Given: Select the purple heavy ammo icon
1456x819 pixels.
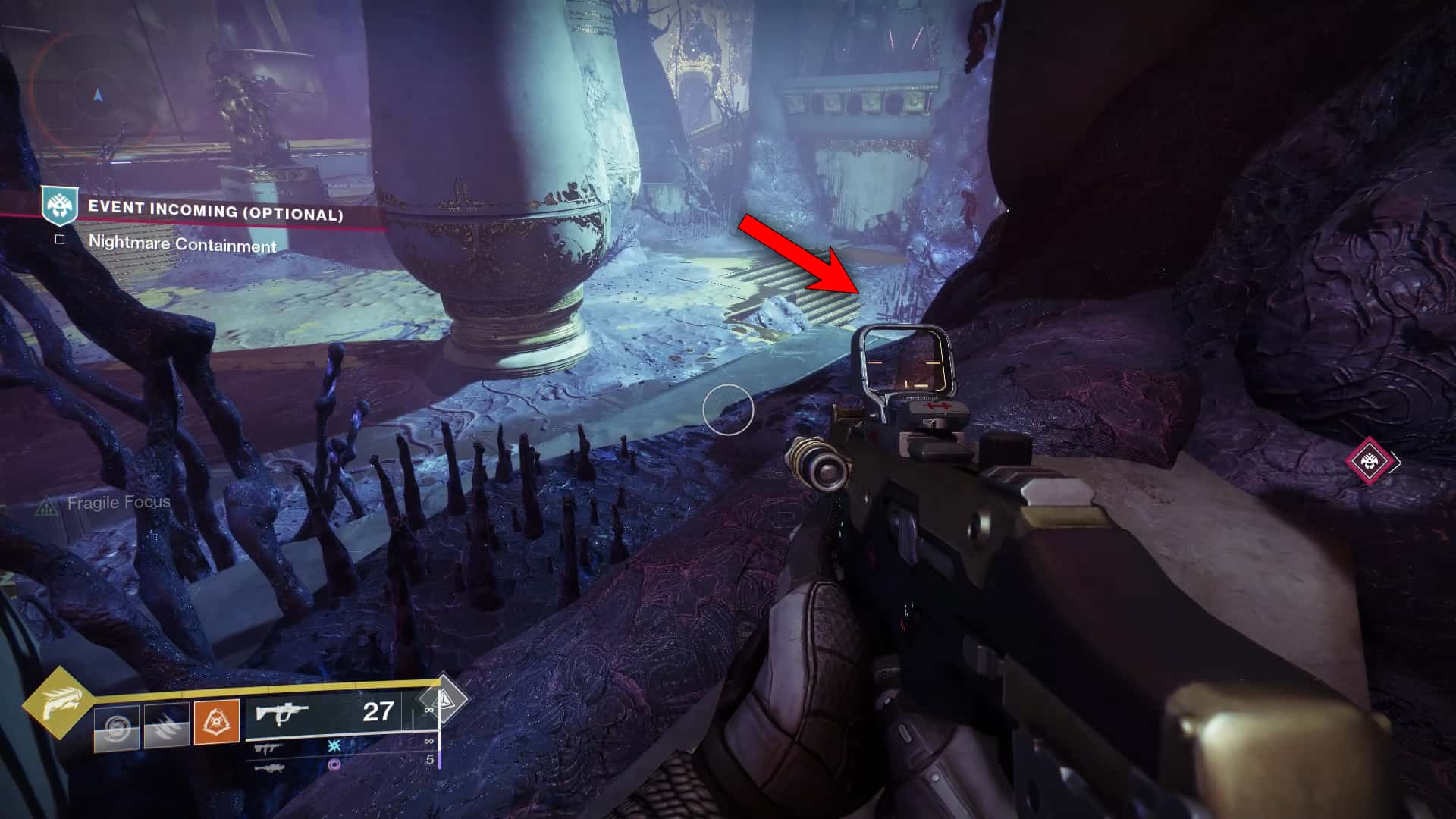Looking at the screenshot, I should pyautogui.click(x=335, y=765).
